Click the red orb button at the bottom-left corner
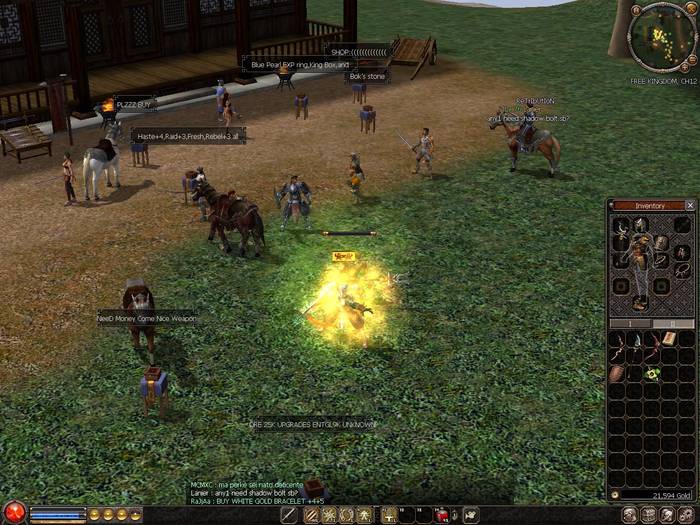Image resolution: width=700 pixels, height=525 pixels. click(x=13, y=512)
